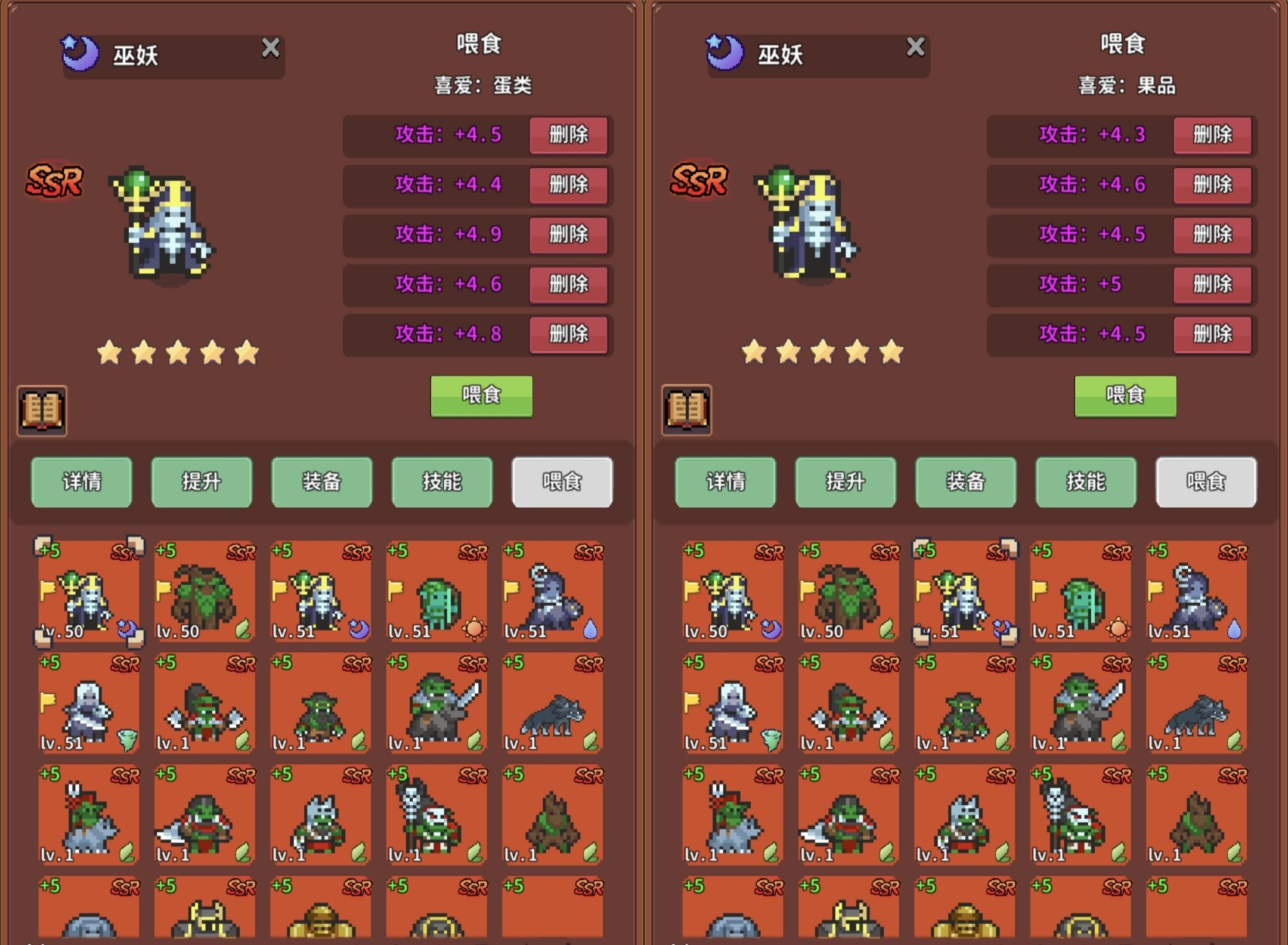Click green 喂食 button in the 蛋类 panel
The image size is (1288, 945).
(x=481, y=396)
